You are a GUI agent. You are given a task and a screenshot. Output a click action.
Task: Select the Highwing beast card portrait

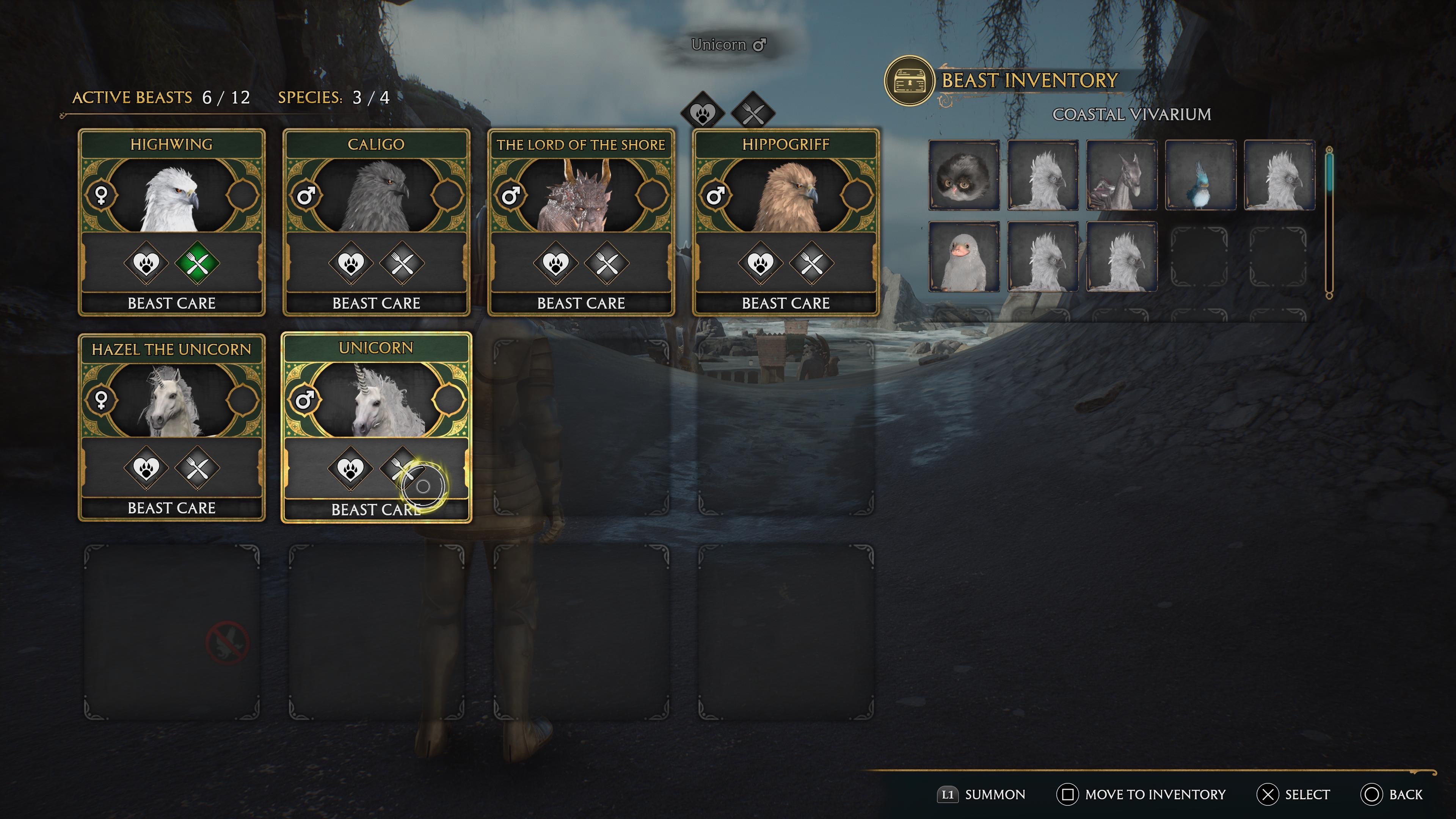click(x=171, y=197)
